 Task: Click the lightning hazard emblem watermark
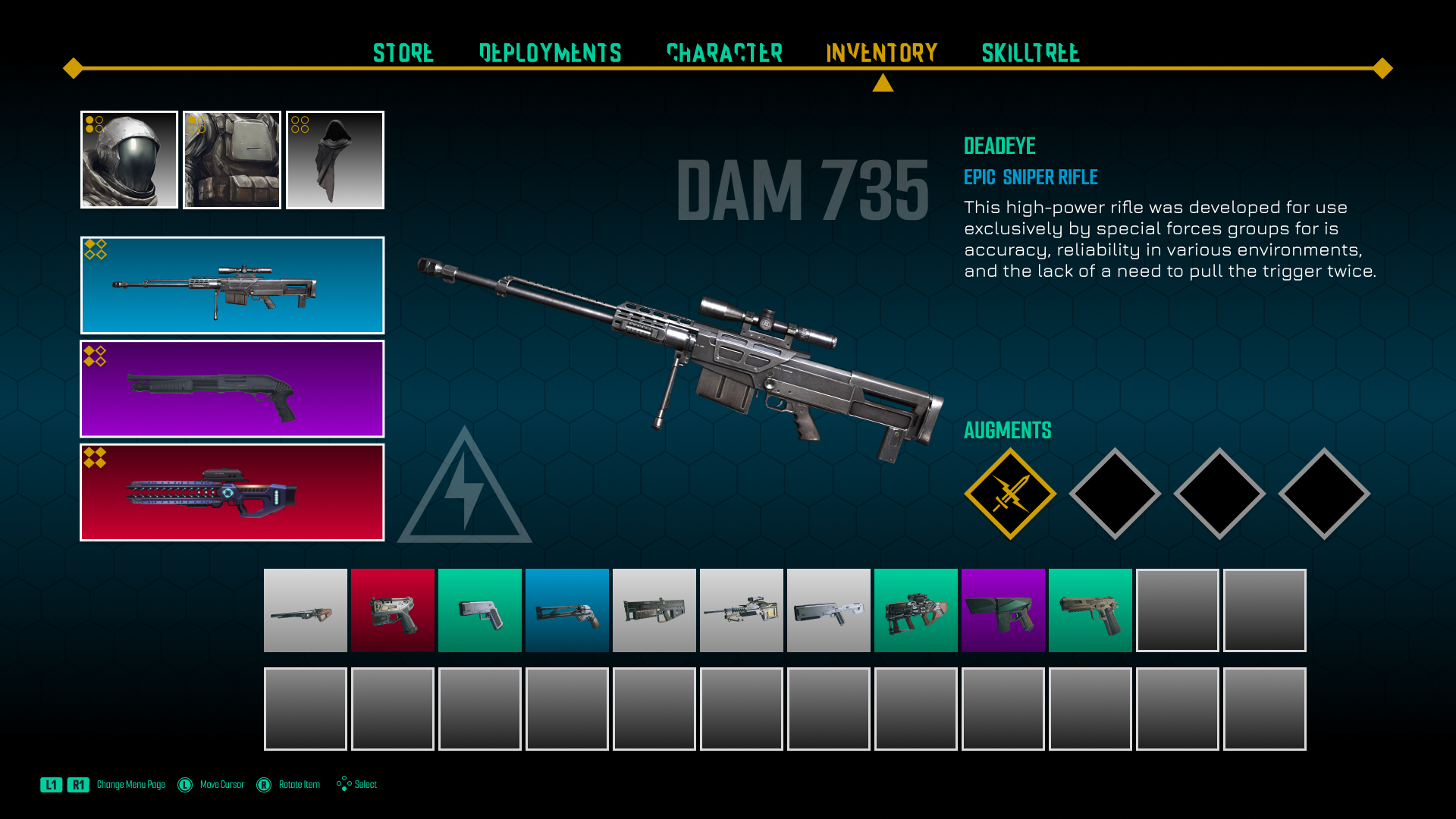point(463,489)
